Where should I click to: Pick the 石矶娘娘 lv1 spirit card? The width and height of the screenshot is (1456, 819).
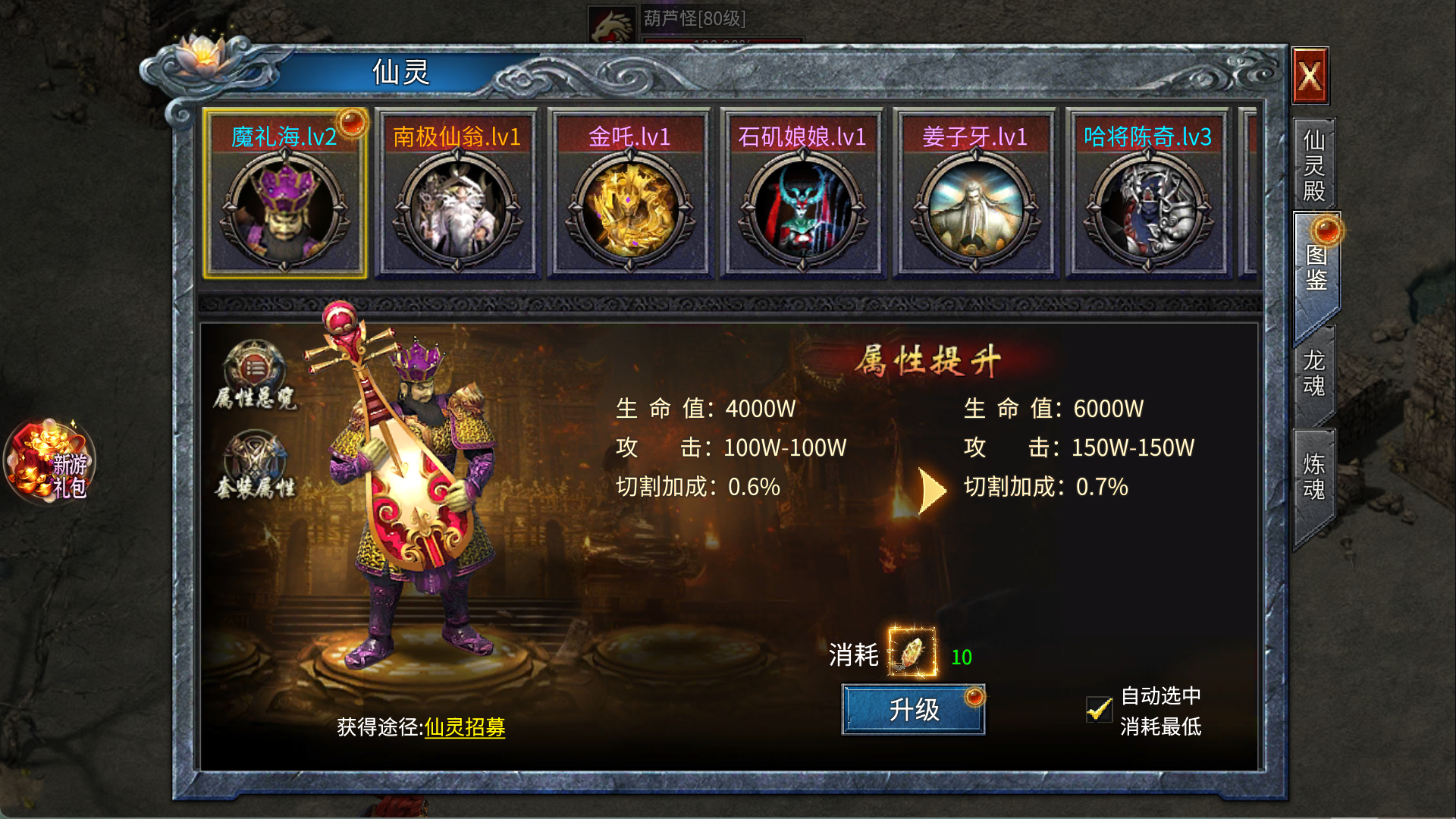click(x=802, y=195)
